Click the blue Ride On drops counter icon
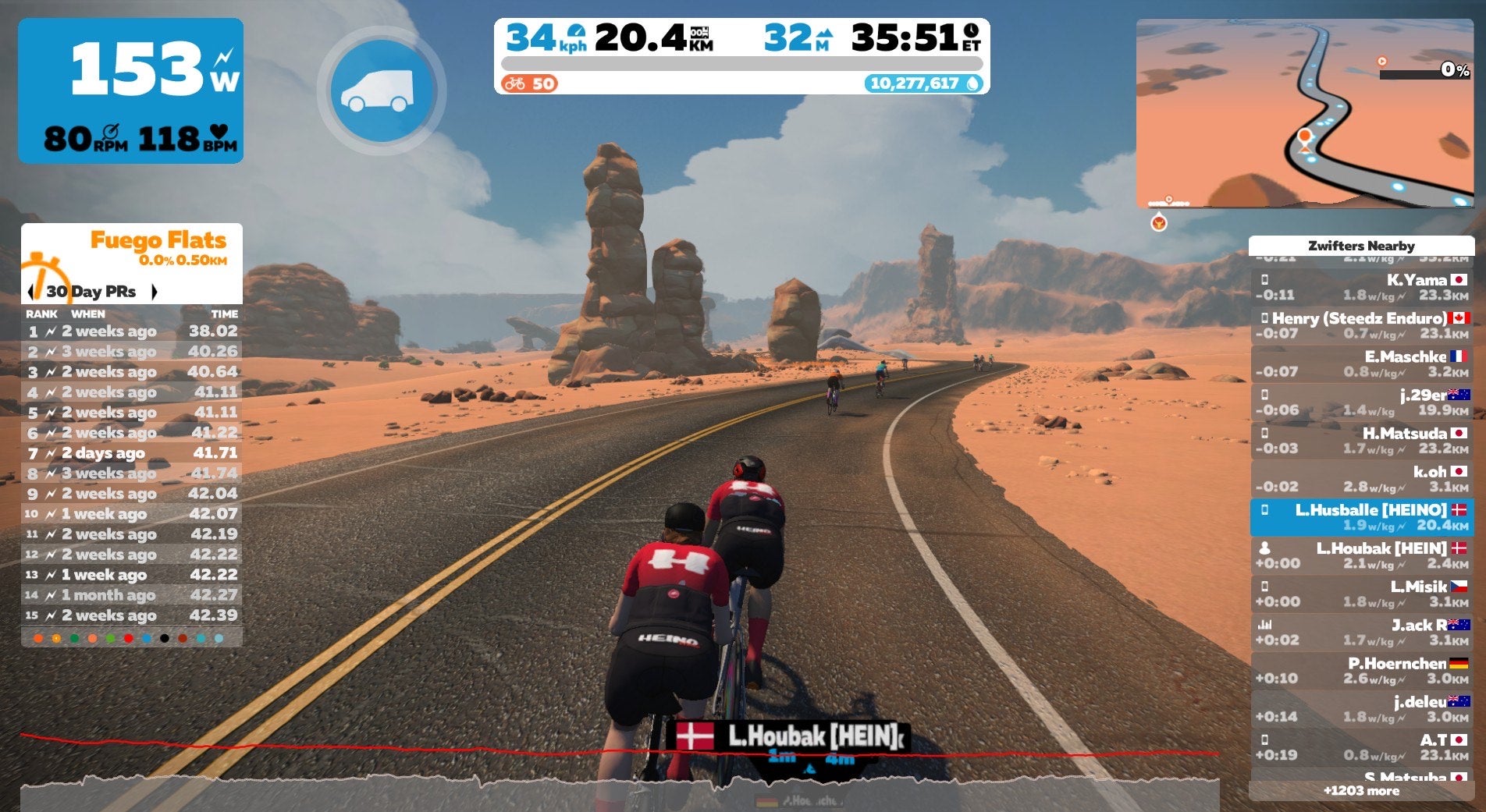Viewport: 1486px width, 812px height. [973, 83]
